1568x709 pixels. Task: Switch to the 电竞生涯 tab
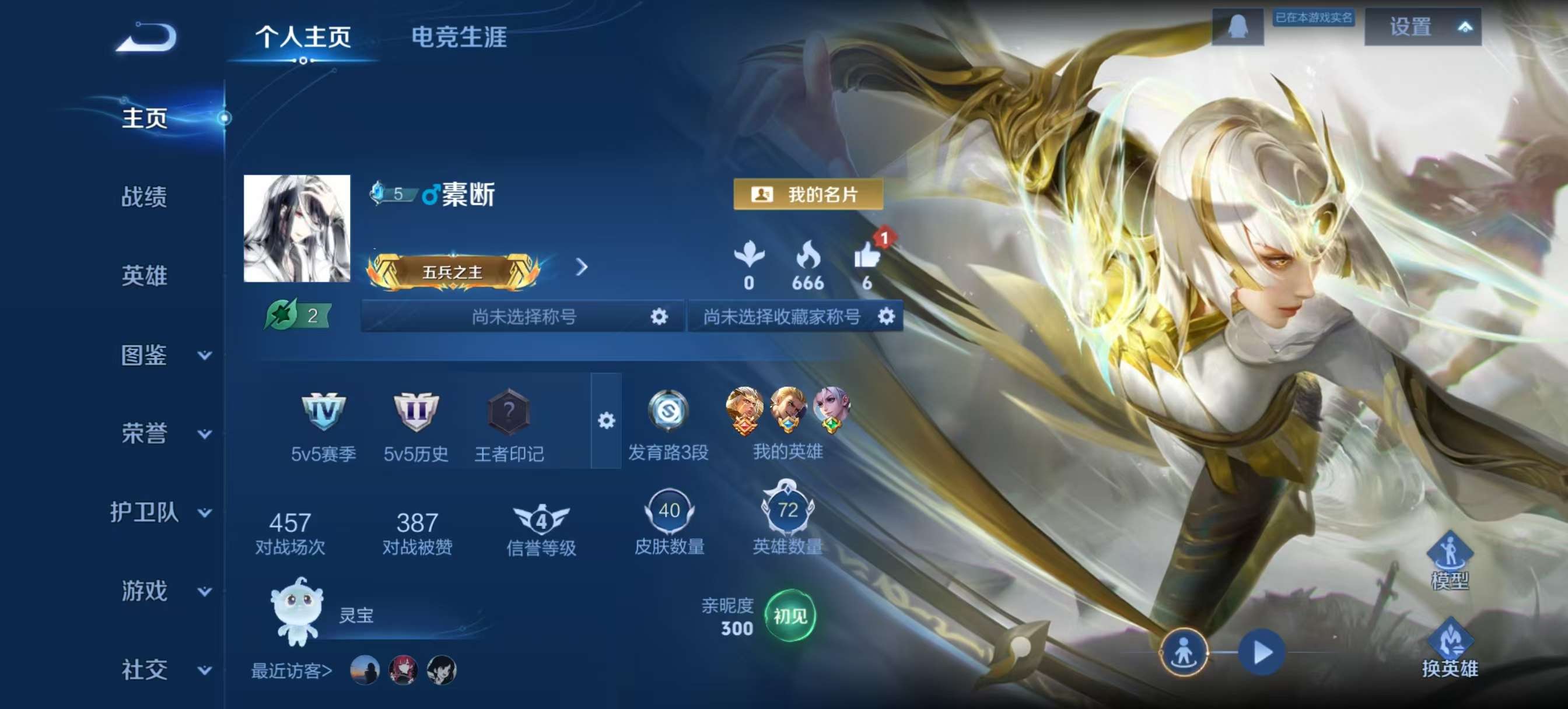pyautogui.click(x=460, y=38)
